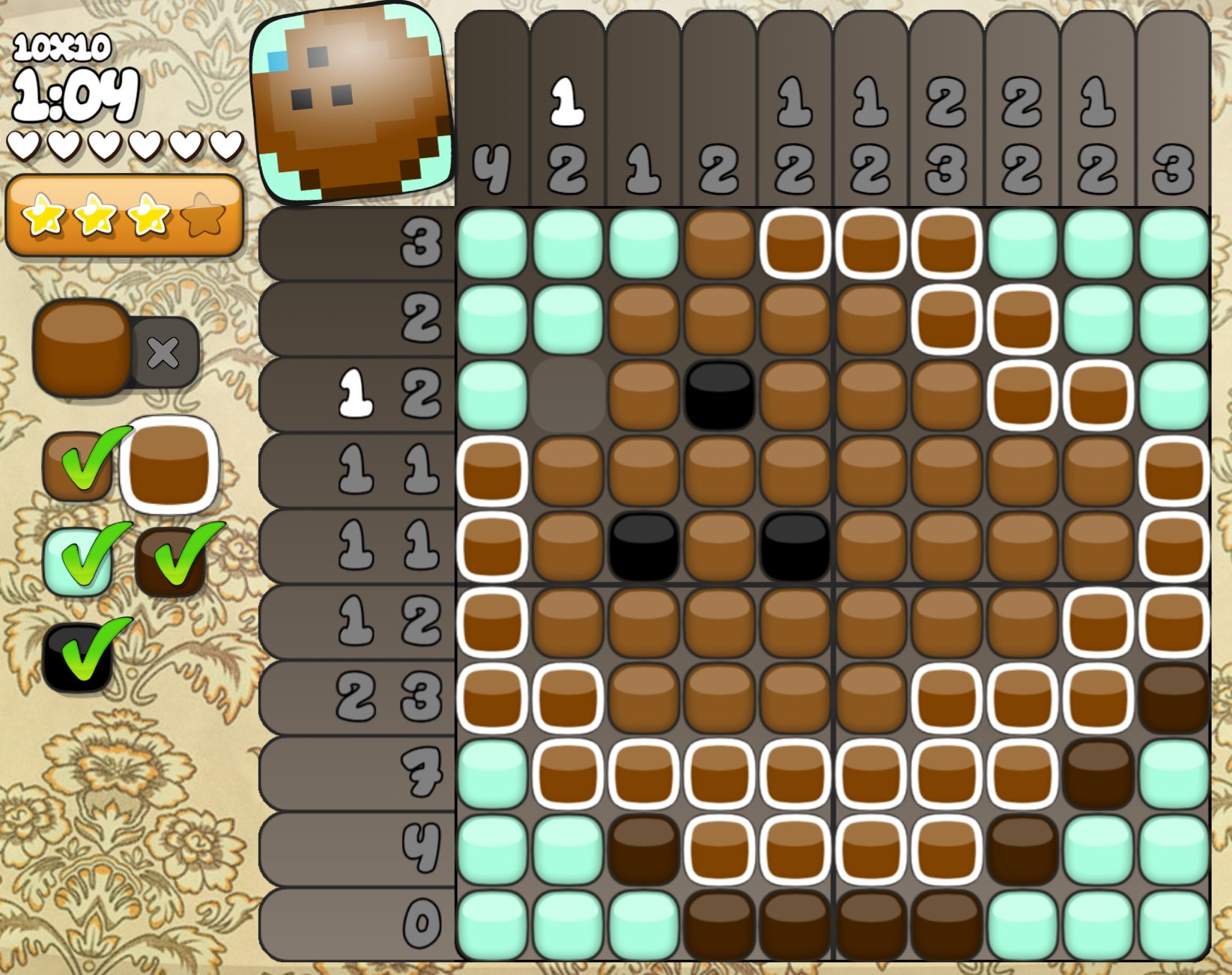The image size is (1232, 975).
Task: Pick the small light brown checked swatch
Action: point(78,465)
